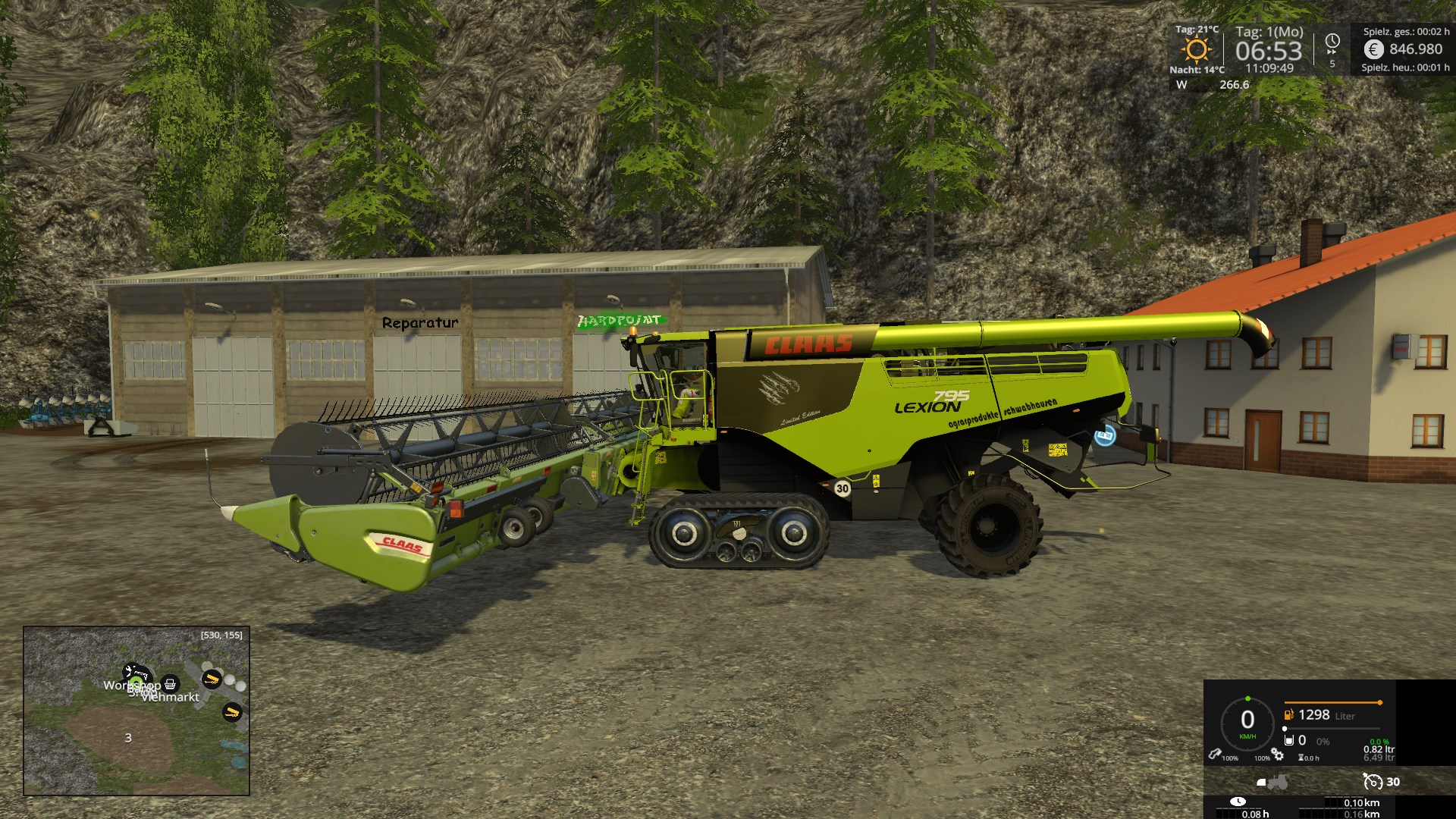This screenshot has height=819, width=1456.
Task: Click the euro money icon
Action: tap(1373, 49)
